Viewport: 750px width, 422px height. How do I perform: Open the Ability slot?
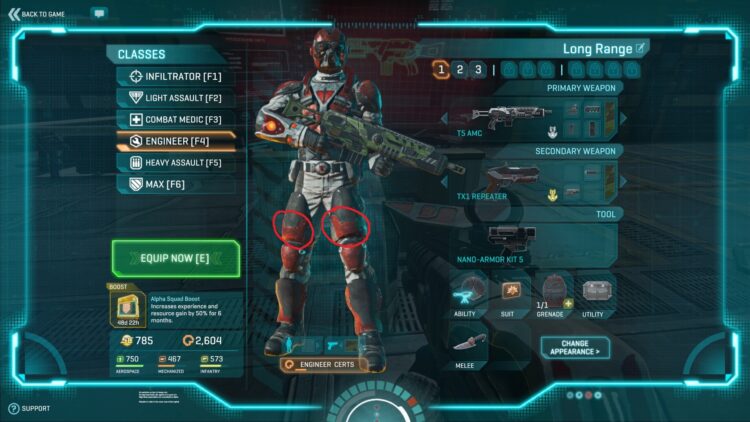[x=464, y=294]
